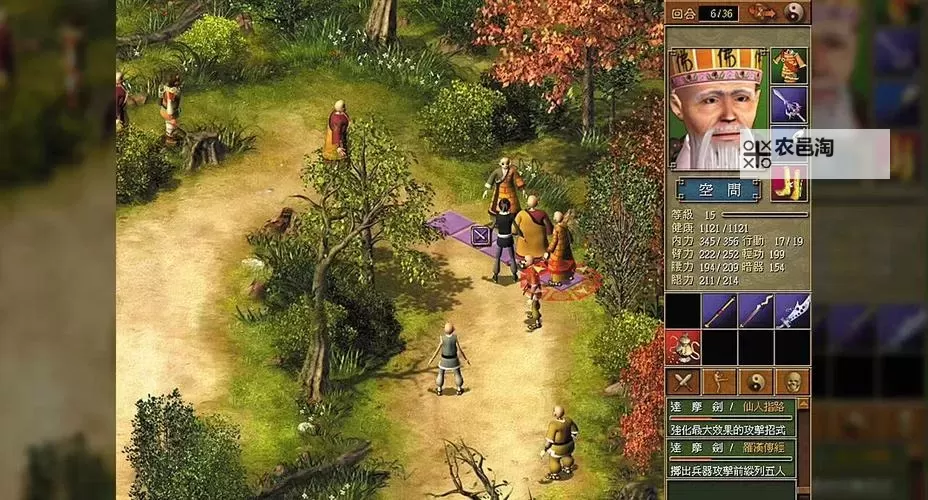The width and height of the screenshot is (928, 500).
Task: Open the orange robe armor slot
Action: (789, 65)
